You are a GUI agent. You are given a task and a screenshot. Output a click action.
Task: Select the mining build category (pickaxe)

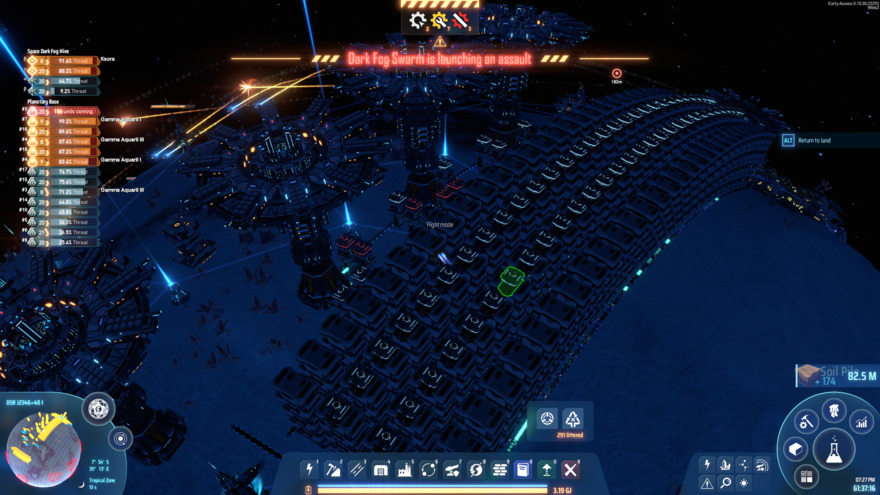coord(334,469)
